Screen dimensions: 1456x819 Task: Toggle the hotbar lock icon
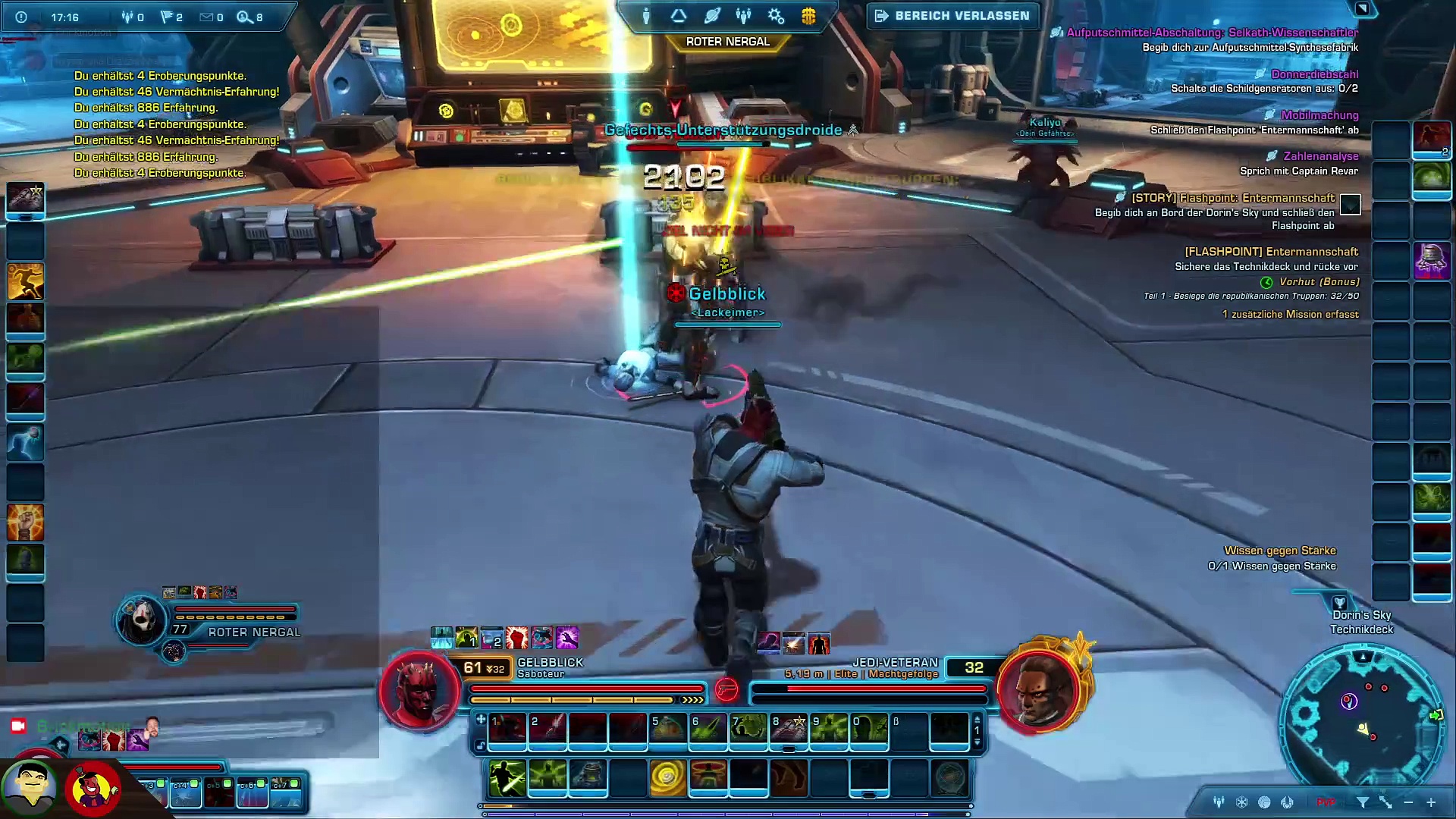point(480,745)
